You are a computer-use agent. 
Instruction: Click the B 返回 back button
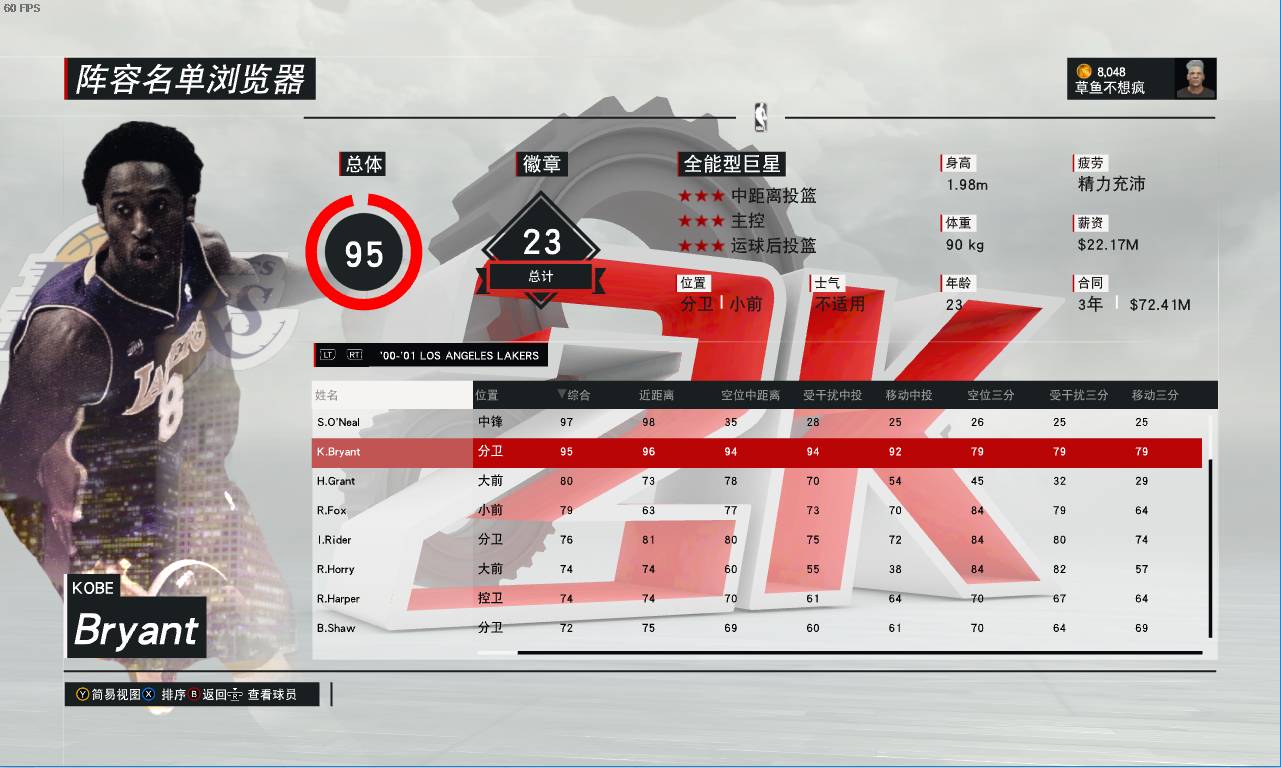pyautogui.click(x=193, y=694)
